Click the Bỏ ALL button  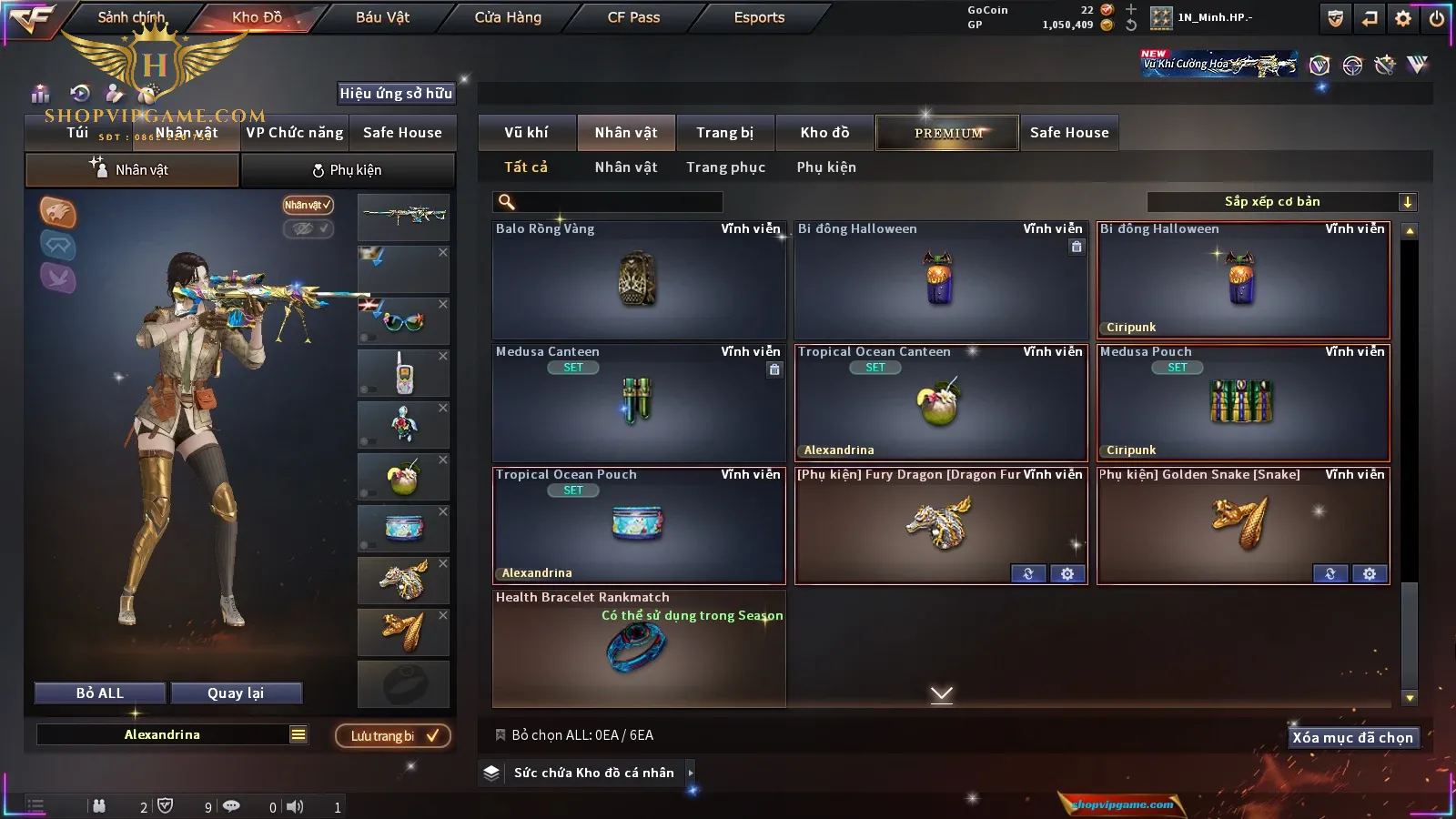[x=100, y=693]
